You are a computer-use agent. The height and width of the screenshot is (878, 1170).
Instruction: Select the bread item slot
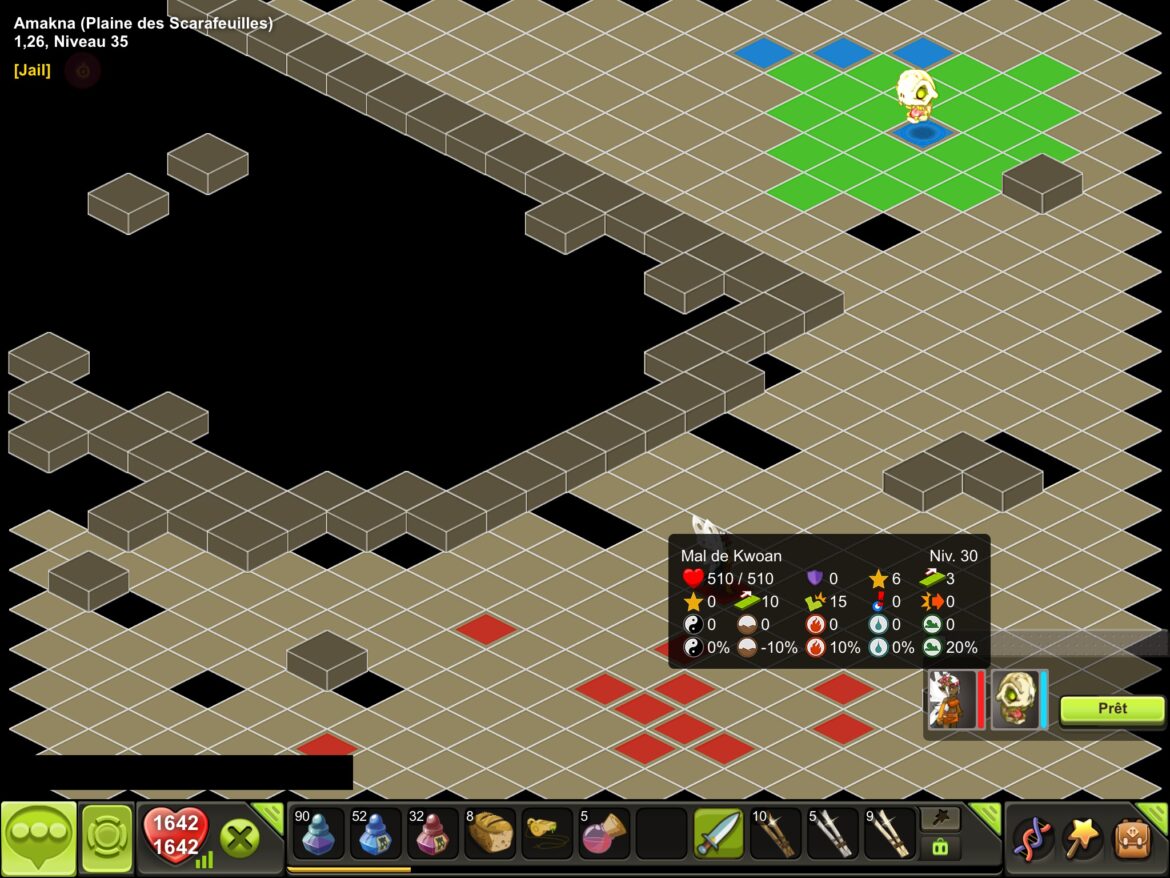pyautogui.click(x=490, y=834)
